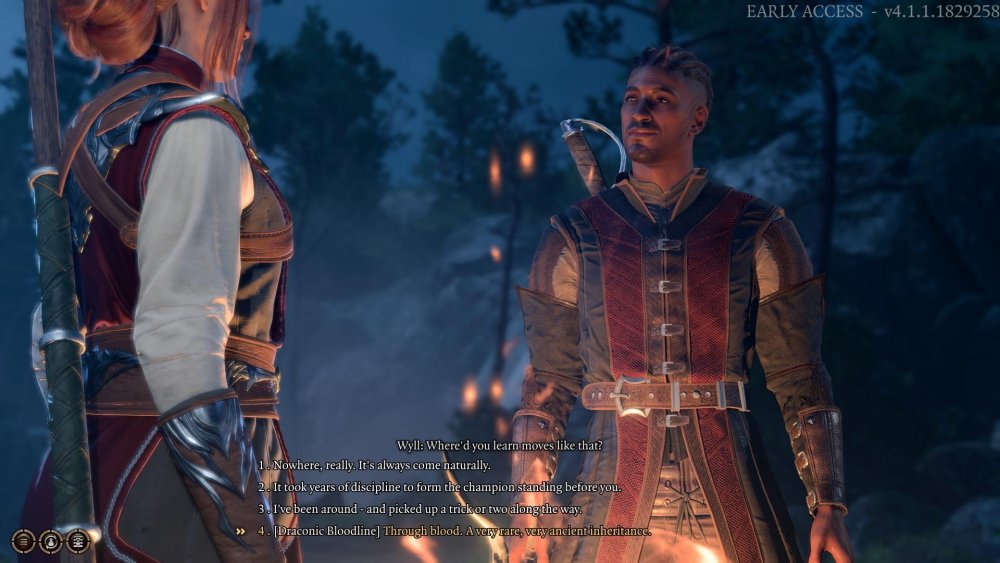
Task: Click the third round dialogue panel icon
Action: click(77, 541)
